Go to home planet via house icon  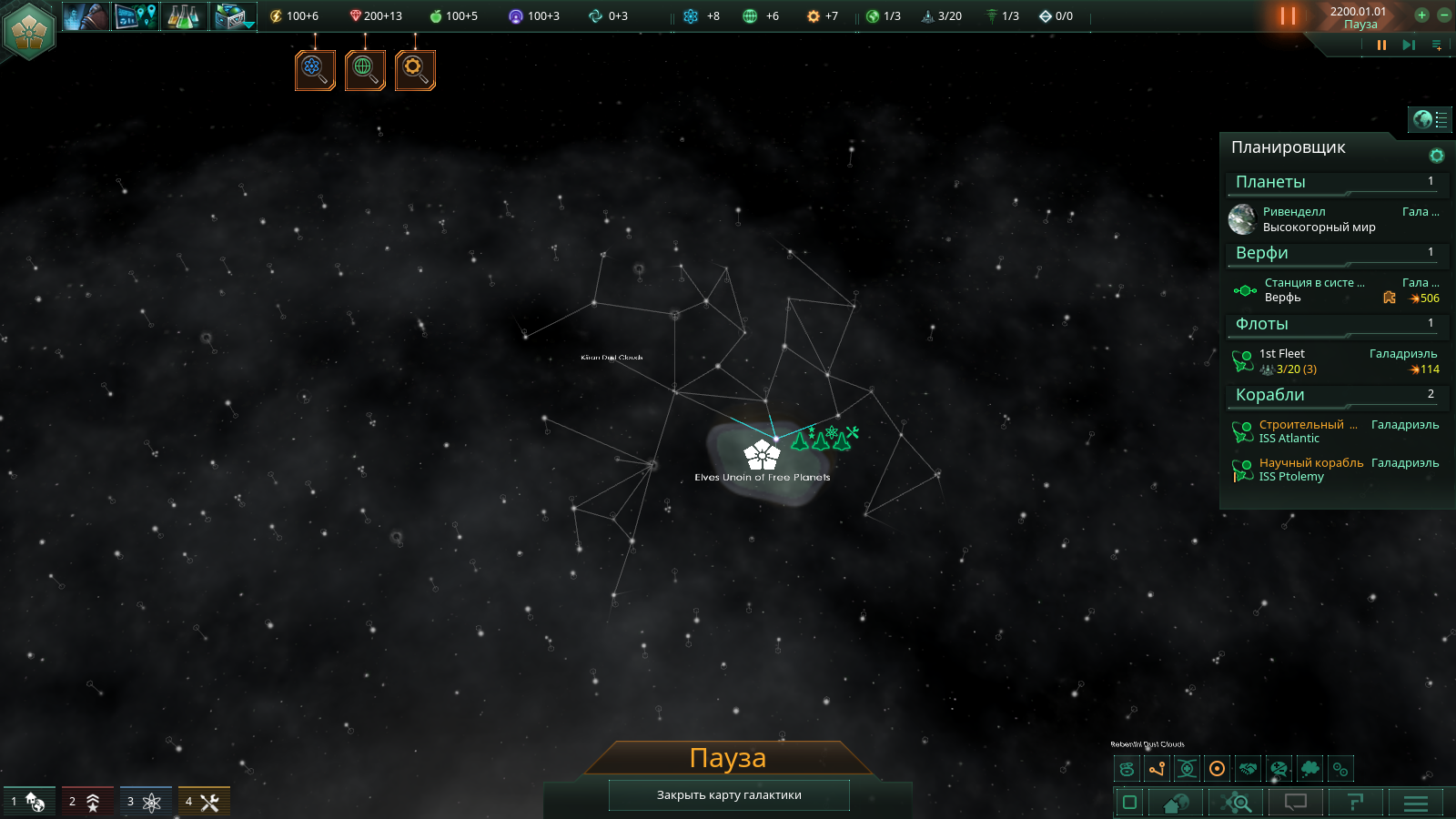pyautogui.click(x=1176, y=803)
